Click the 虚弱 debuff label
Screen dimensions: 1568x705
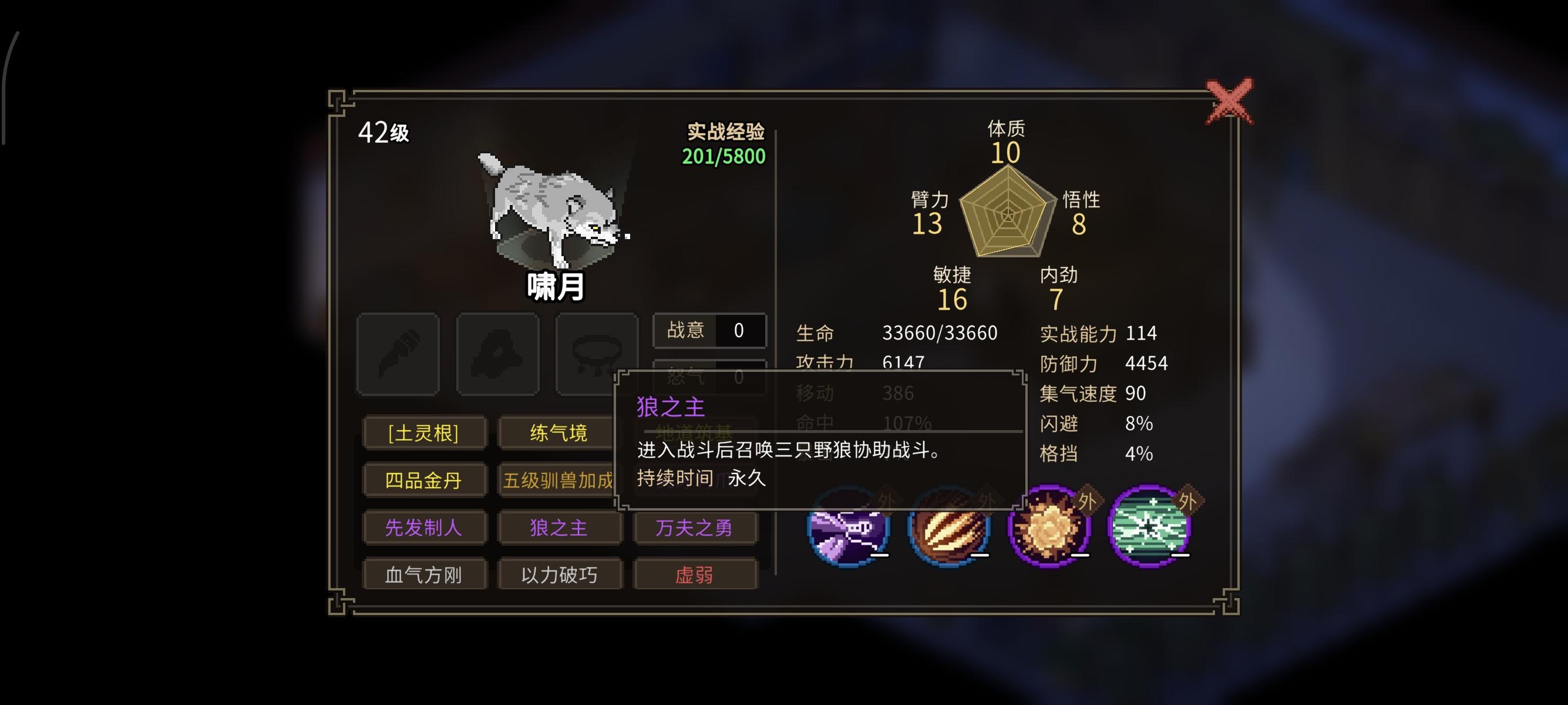pos(696,574)
